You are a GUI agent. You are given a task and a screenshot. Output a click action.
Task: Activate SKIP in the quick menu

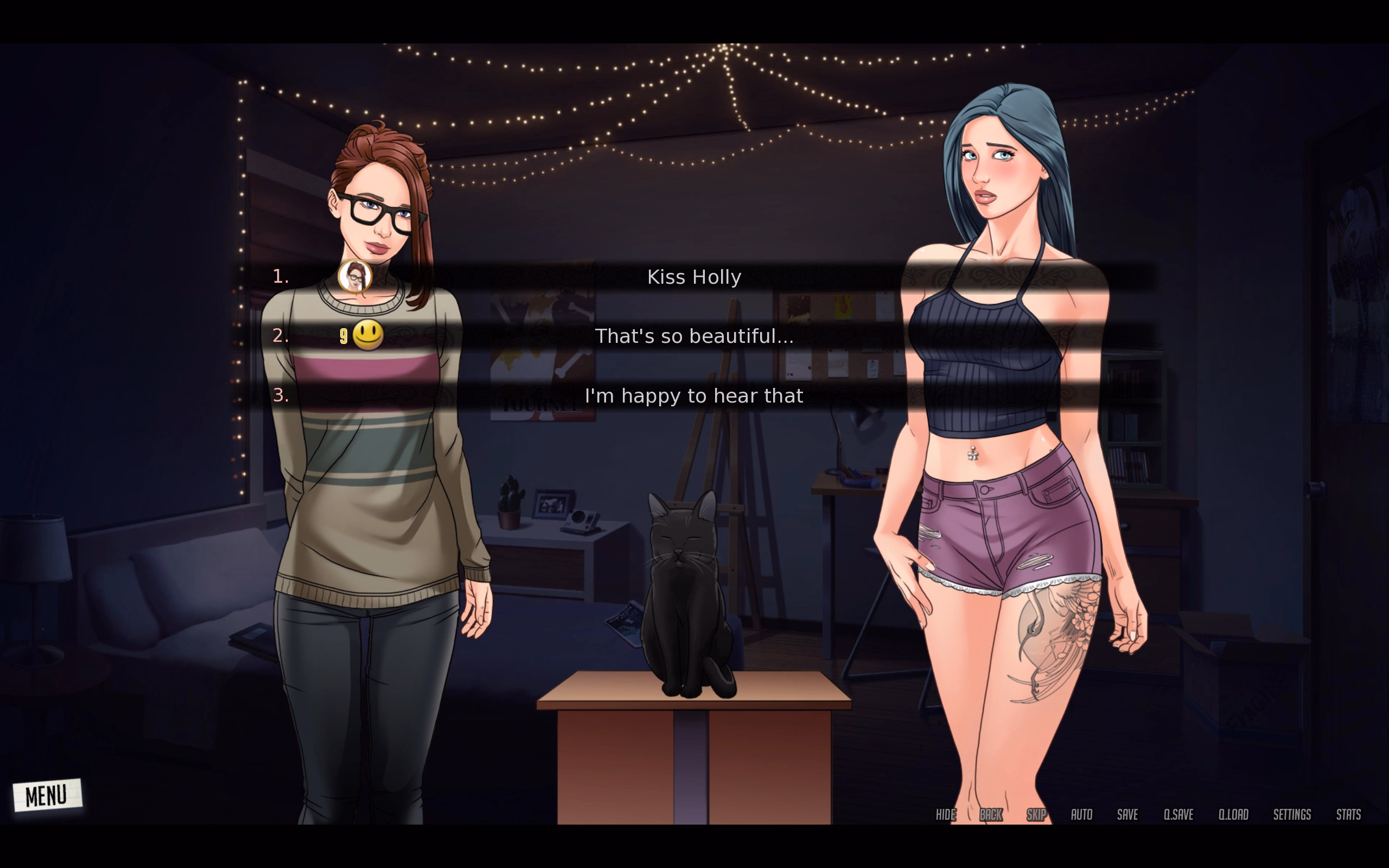(1036, 815)
